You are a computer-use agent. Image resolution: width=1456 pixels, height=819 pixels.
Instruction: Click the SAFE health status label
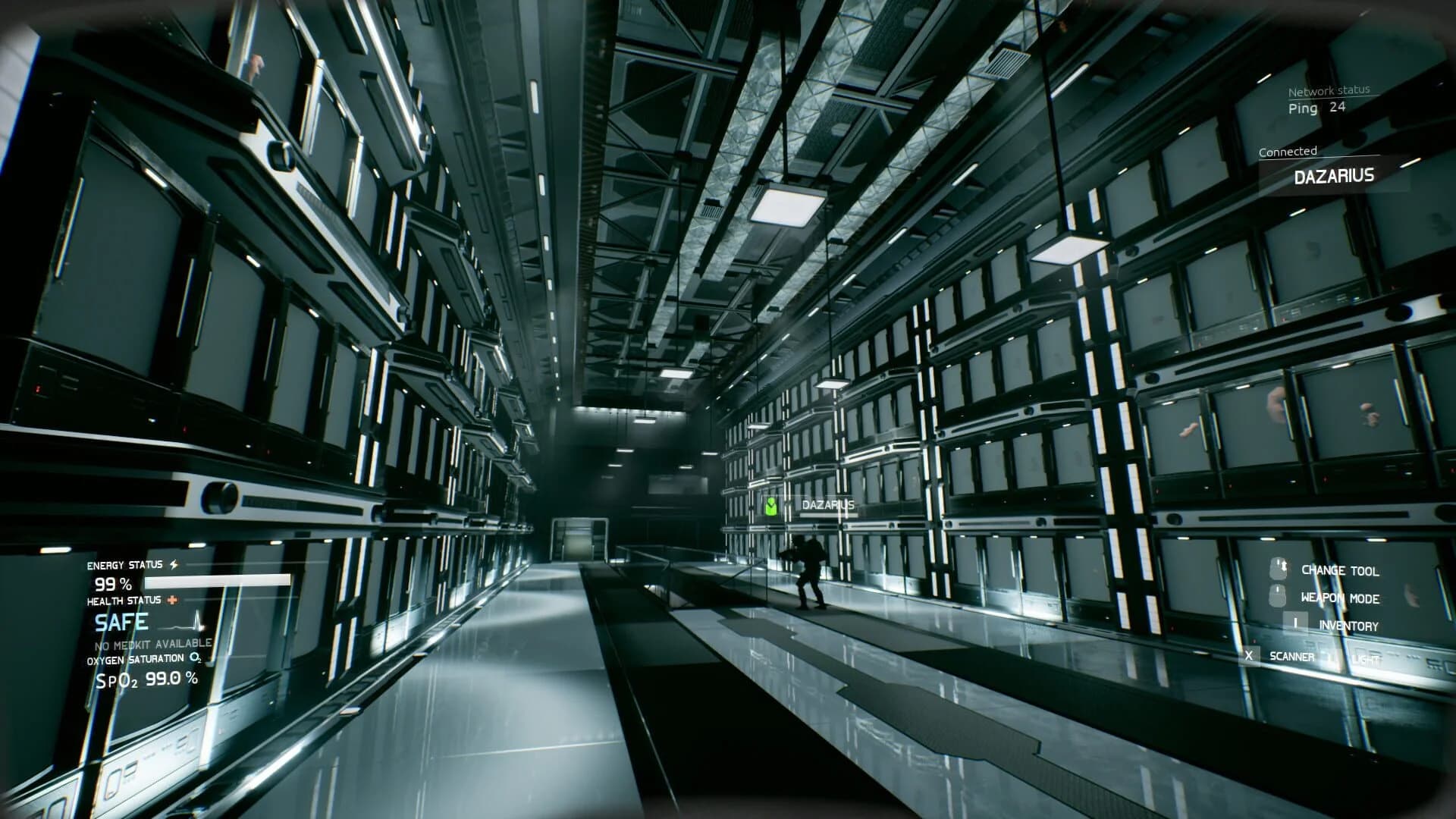coord(121,622)
